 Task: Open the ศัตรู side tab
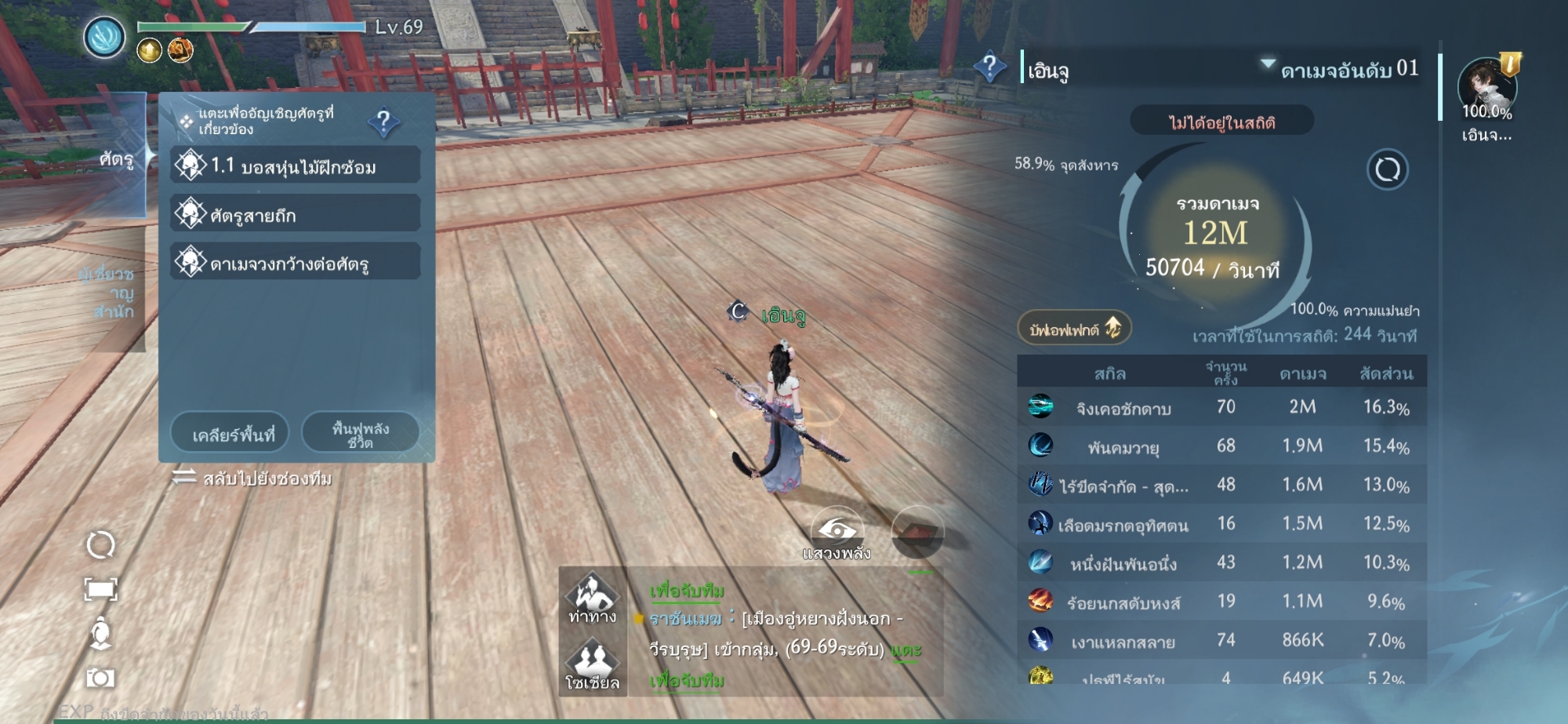[x=116, y=160]
